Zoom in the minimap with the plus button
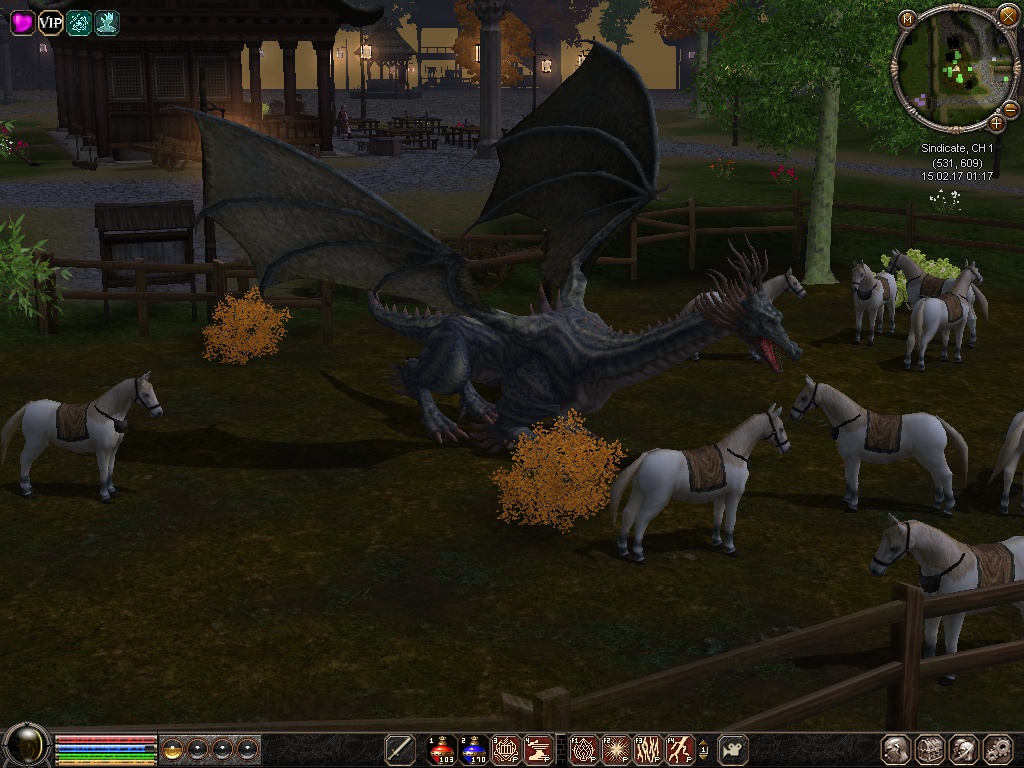 [x=996, y=123]
